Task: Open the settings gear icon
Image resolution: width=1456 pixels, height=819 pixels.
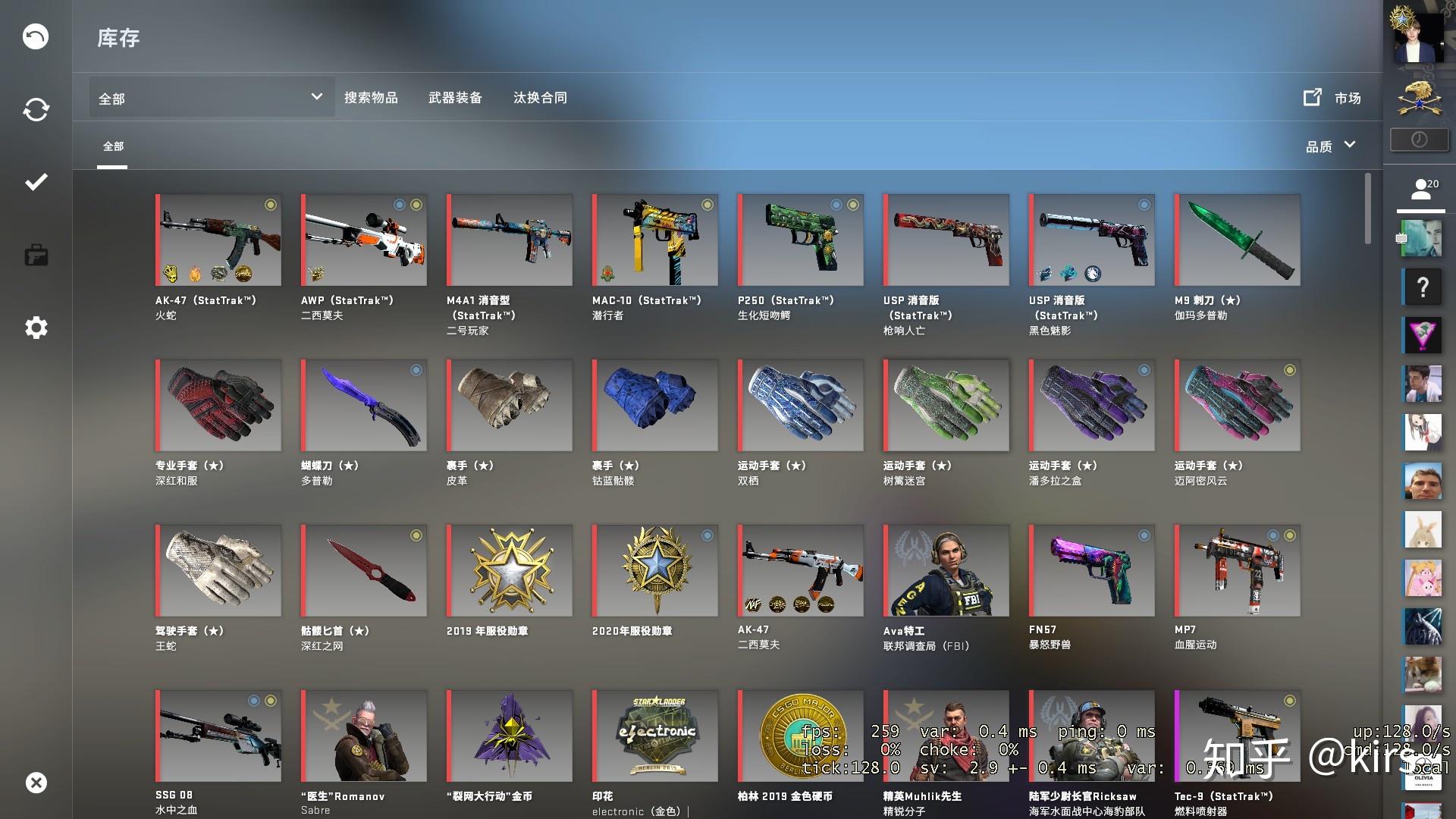Action: click(35, 328)
